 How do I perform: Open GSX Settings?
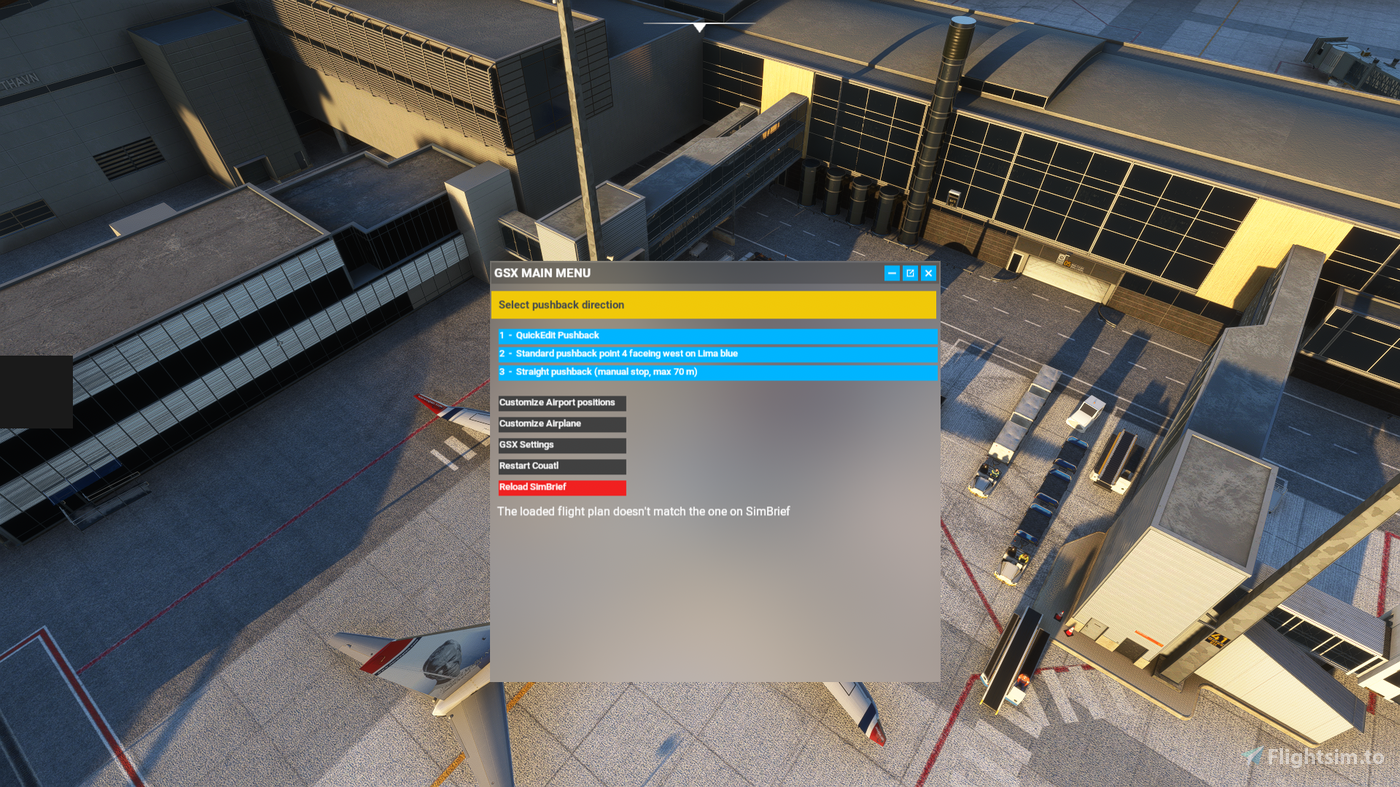[x=561, y=443]
